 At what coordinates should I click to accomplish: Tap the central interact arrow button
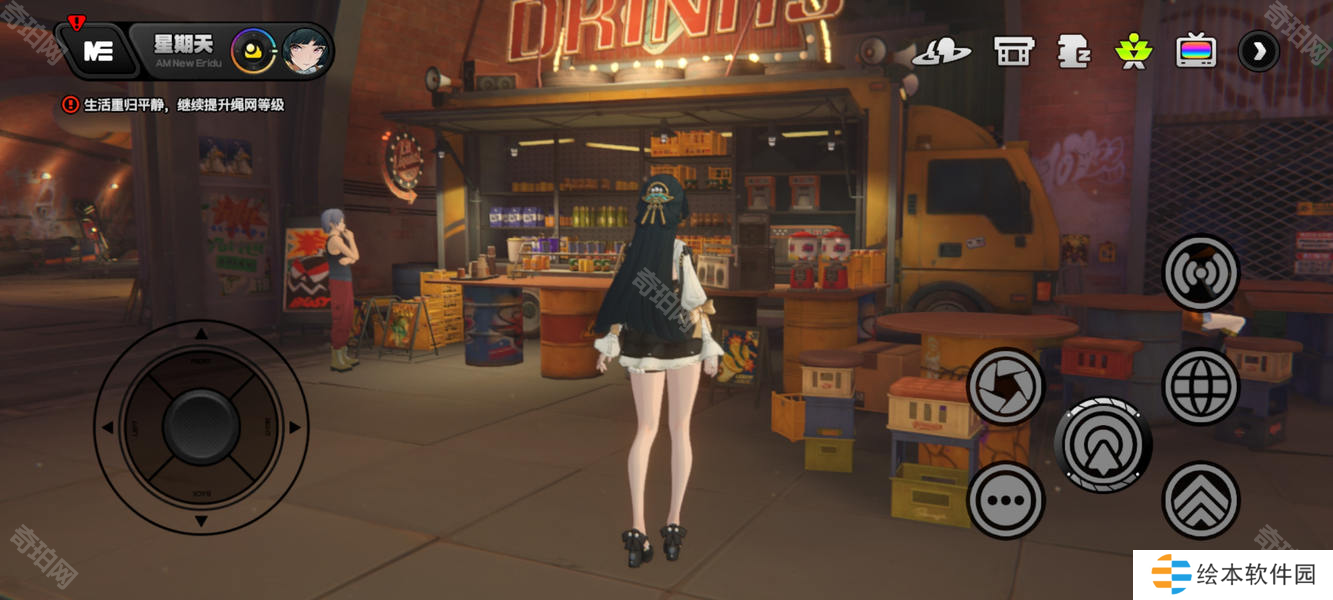(1103, 444)
